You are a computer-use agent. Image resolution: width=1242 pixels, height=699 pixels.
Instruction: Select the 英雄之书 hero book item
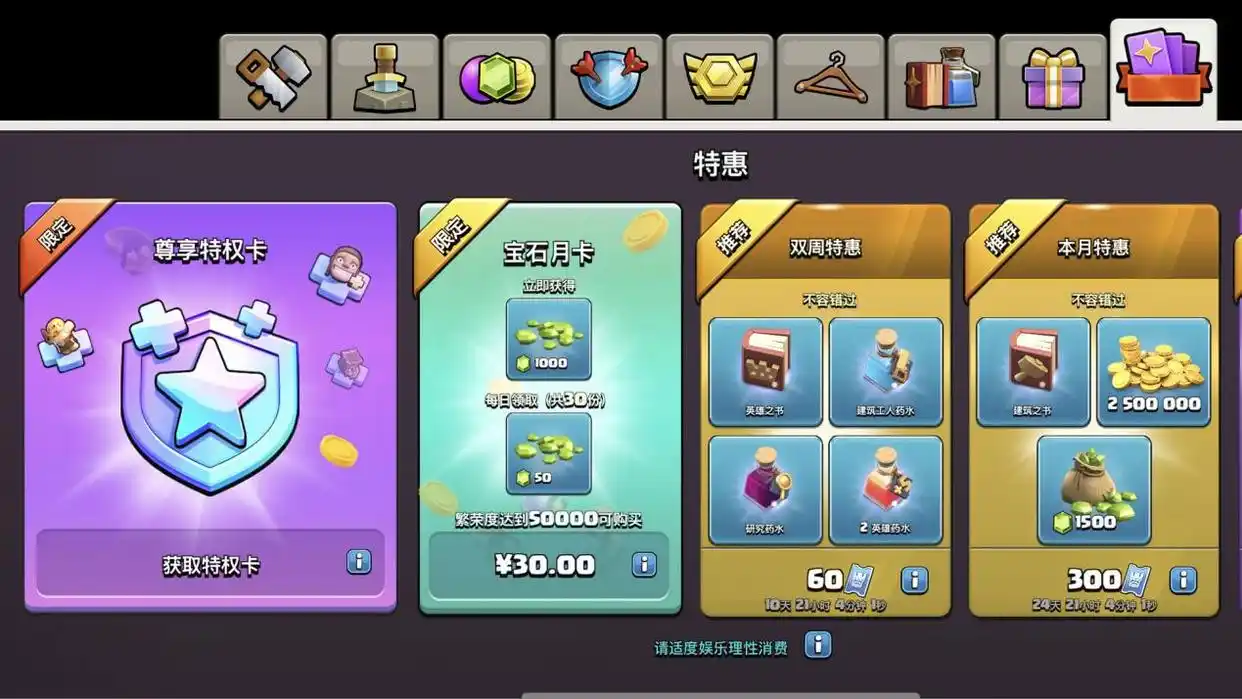click(x=765, y=371)
